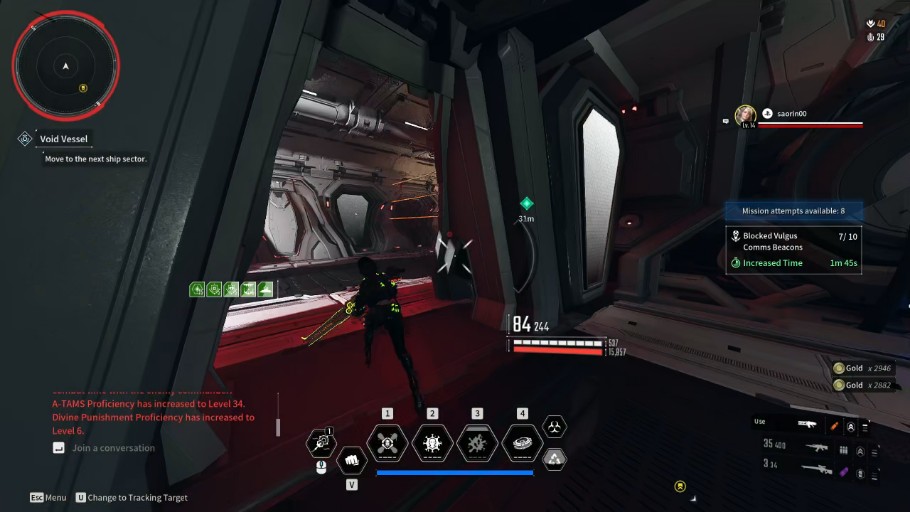Activate the first skill with four-blade icon

pos(387,442)
